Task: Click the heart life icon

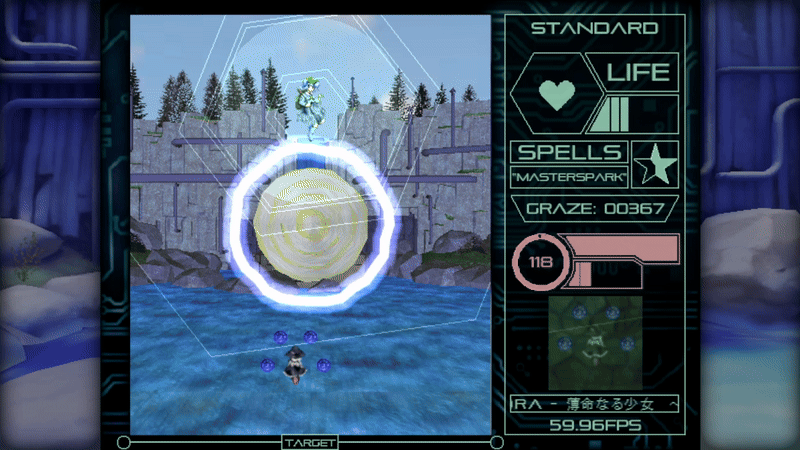Action: click(x=555, y=94)
